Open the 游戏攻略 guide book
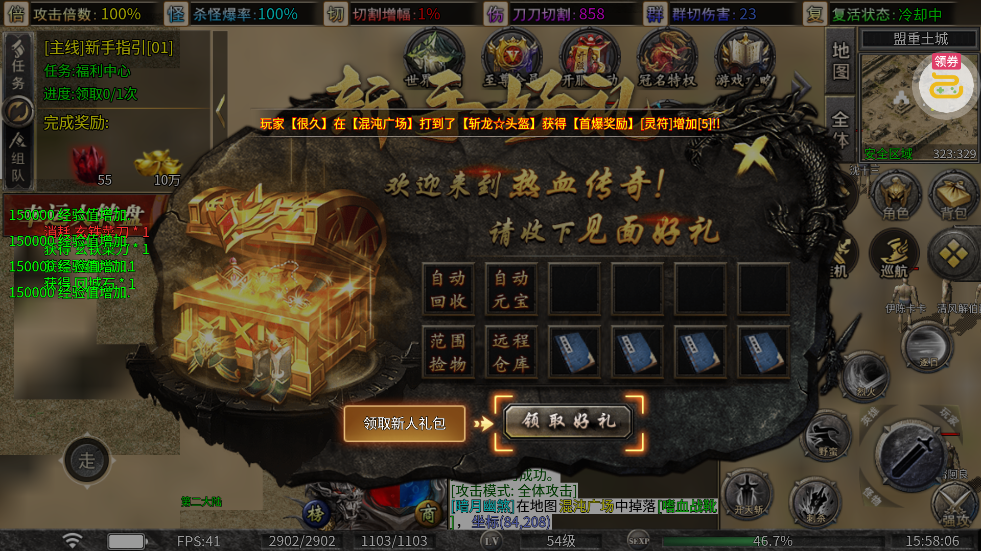 coord(743,58)
